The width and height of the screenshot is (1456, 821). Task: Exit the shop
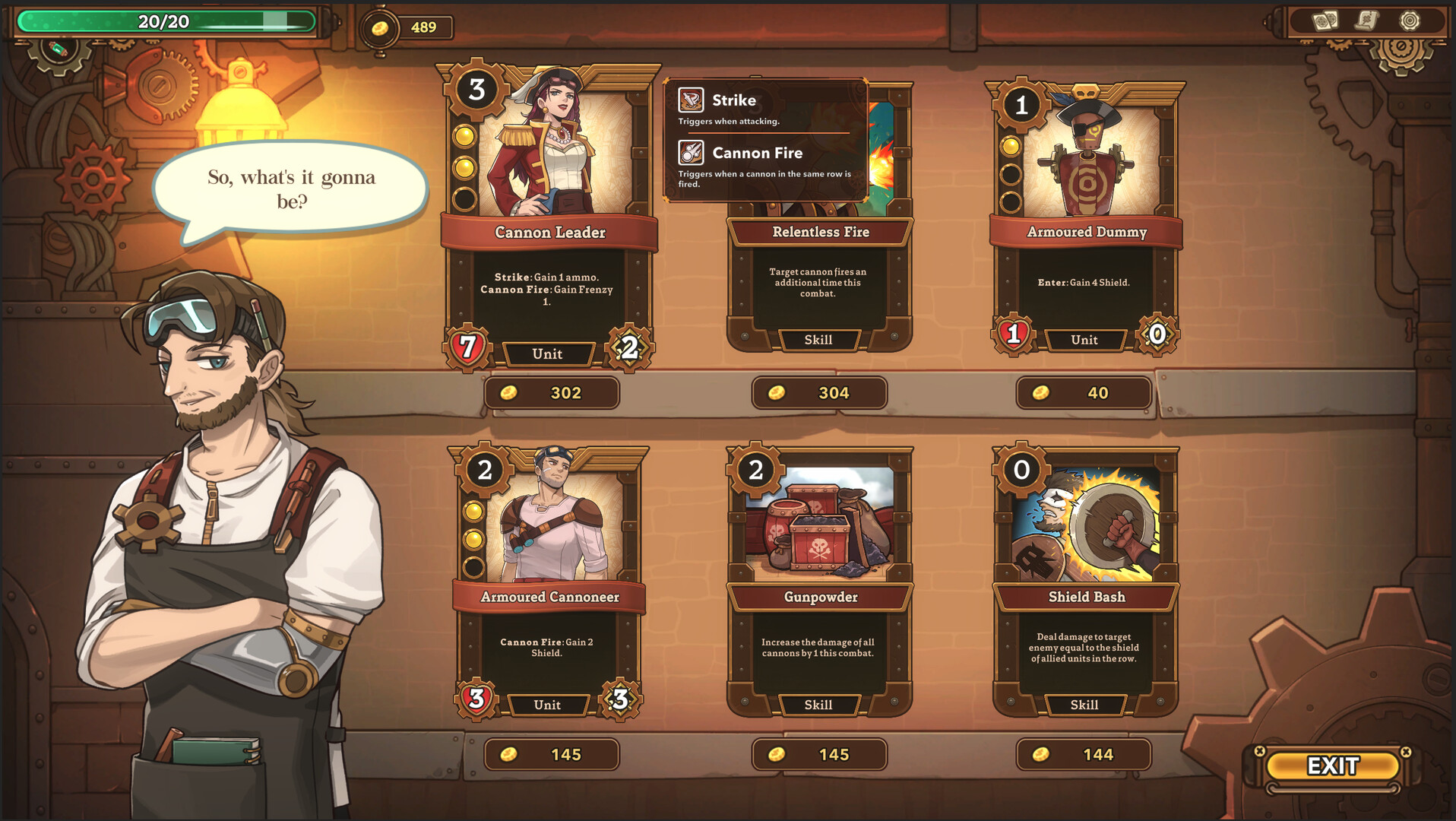point(1333,766)
